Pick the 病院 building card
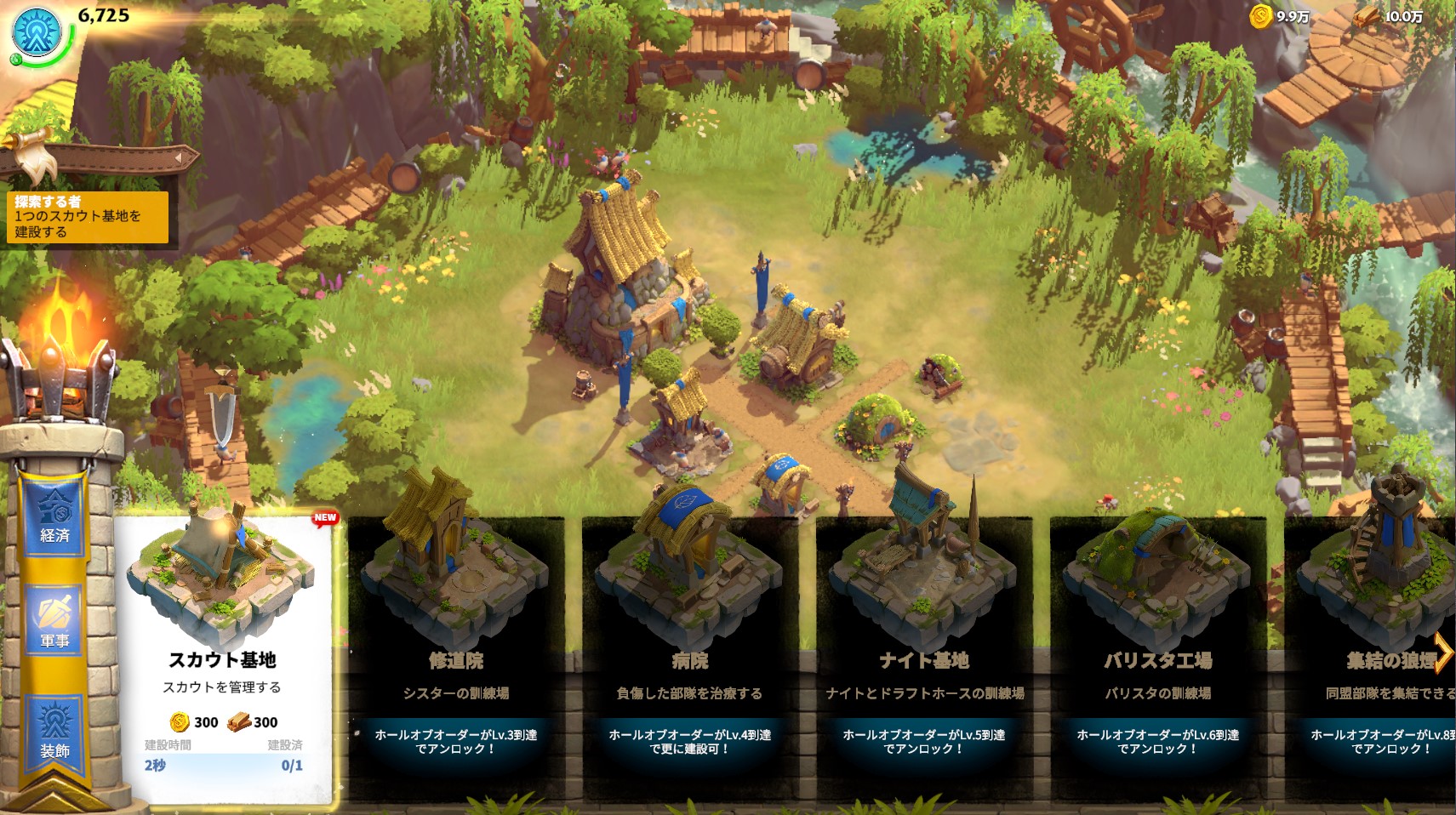The width and height of the screenshot is (1456, 815). coord(689,647)
